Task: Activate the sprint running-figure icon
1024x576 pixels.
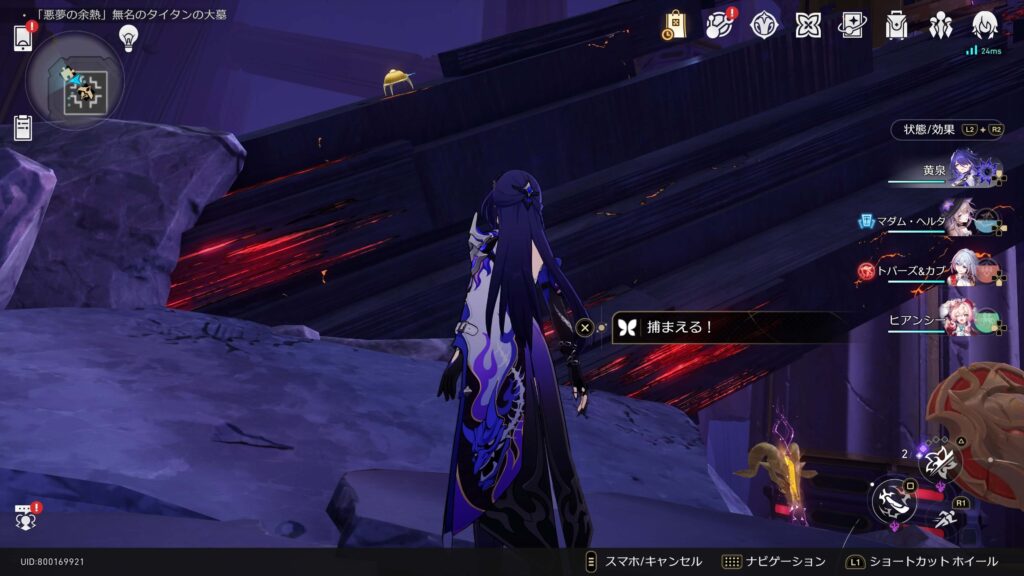Action: click(x=946, y=518)
